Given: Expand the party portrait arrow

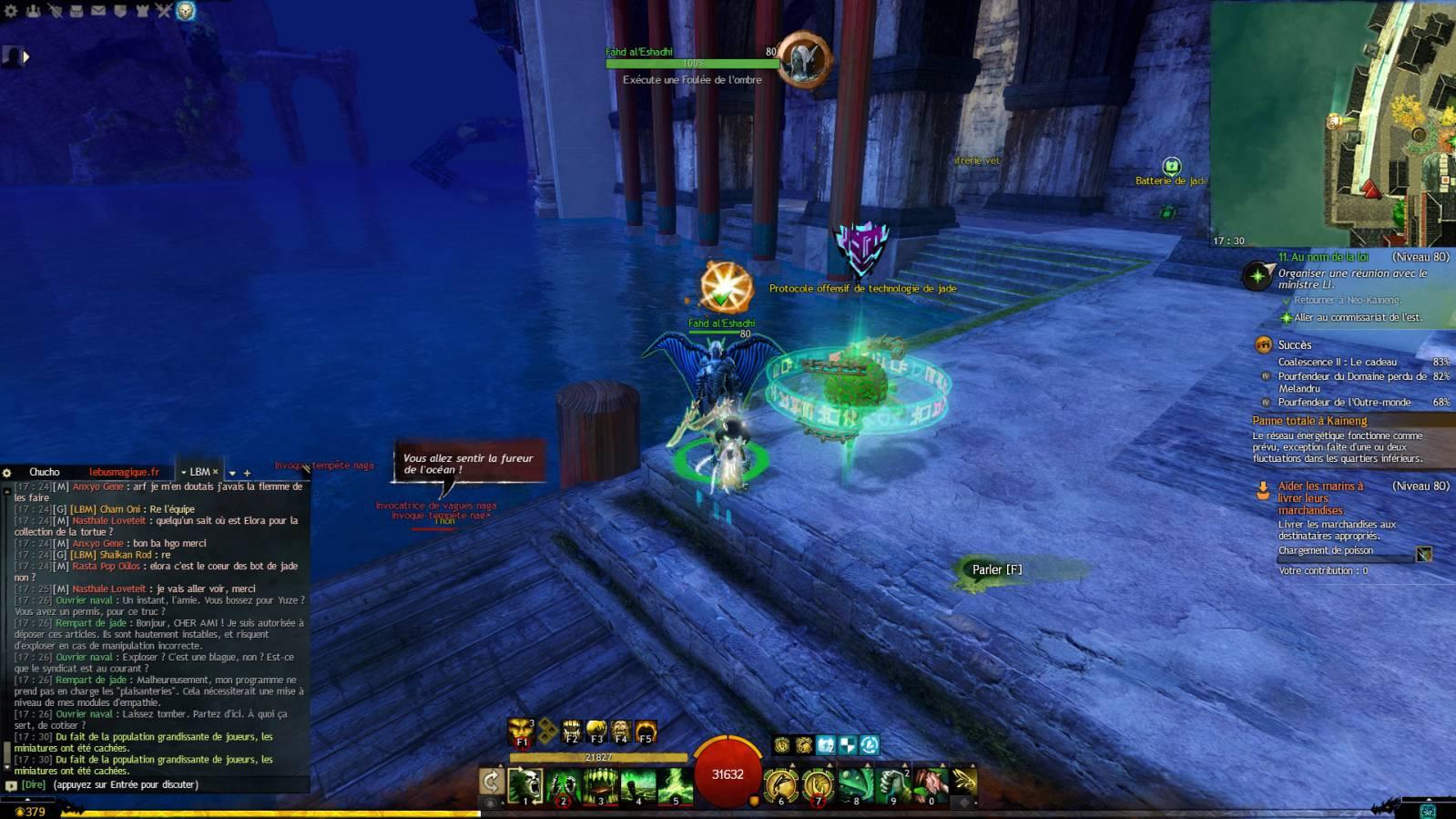Looking at the screenshot, I should (25, 56).
